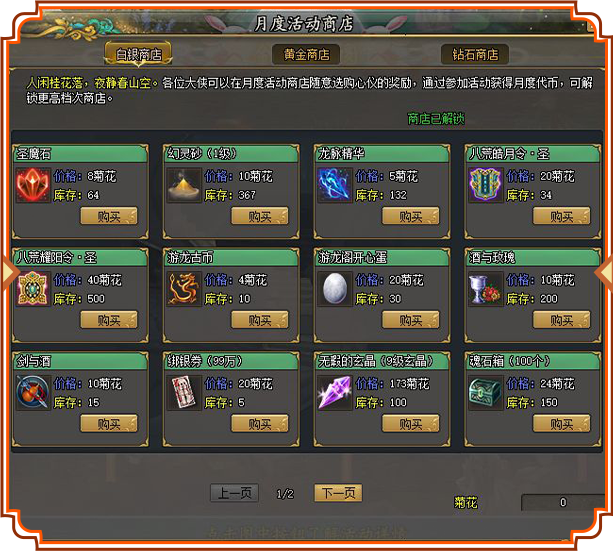The width and height of the screenshot is (613, 551).
Task: Buy the 酒与玫瑰 item
Action: (561, 320)
